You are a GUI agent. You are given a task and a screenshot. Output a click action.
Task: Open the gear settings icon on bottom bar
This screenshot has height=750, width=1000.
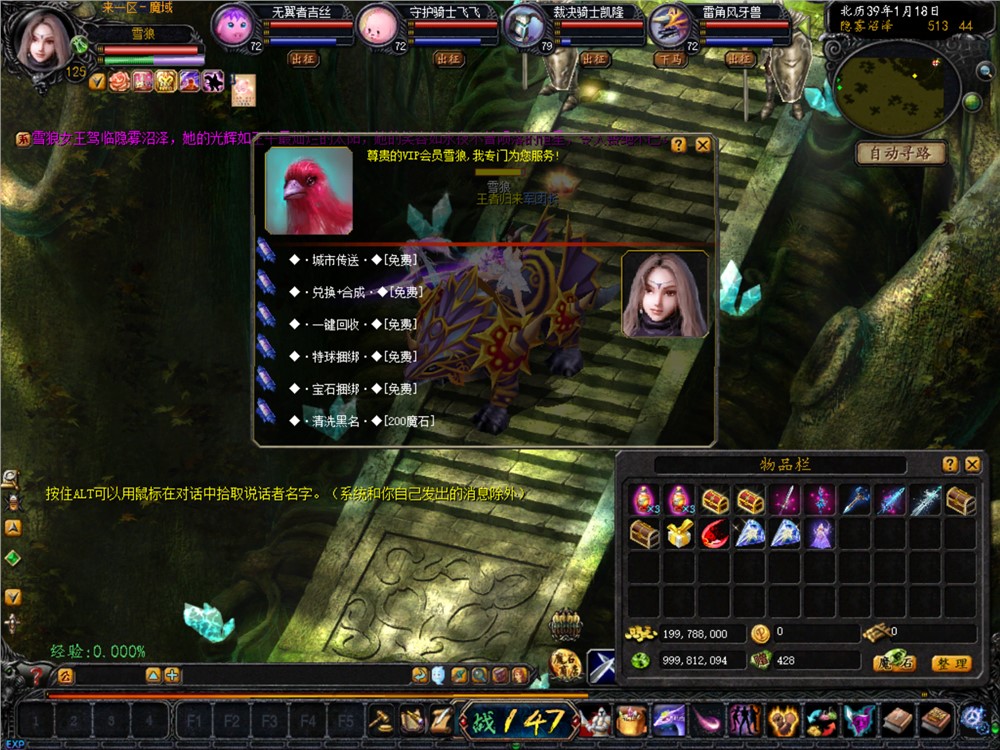973,717
